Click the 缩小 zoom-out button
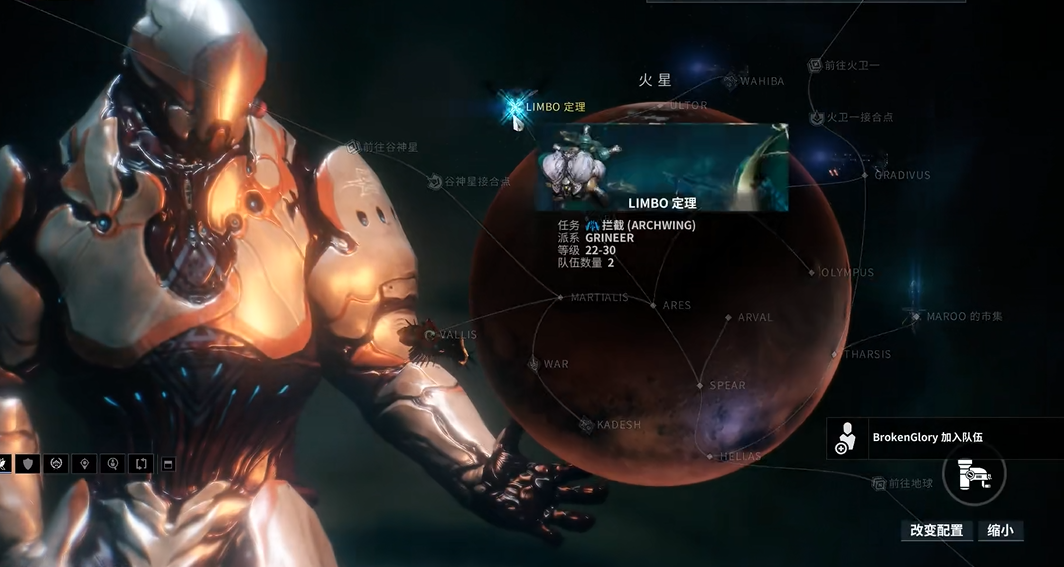Screen dimensions: 1064x567 [1000, 530]
